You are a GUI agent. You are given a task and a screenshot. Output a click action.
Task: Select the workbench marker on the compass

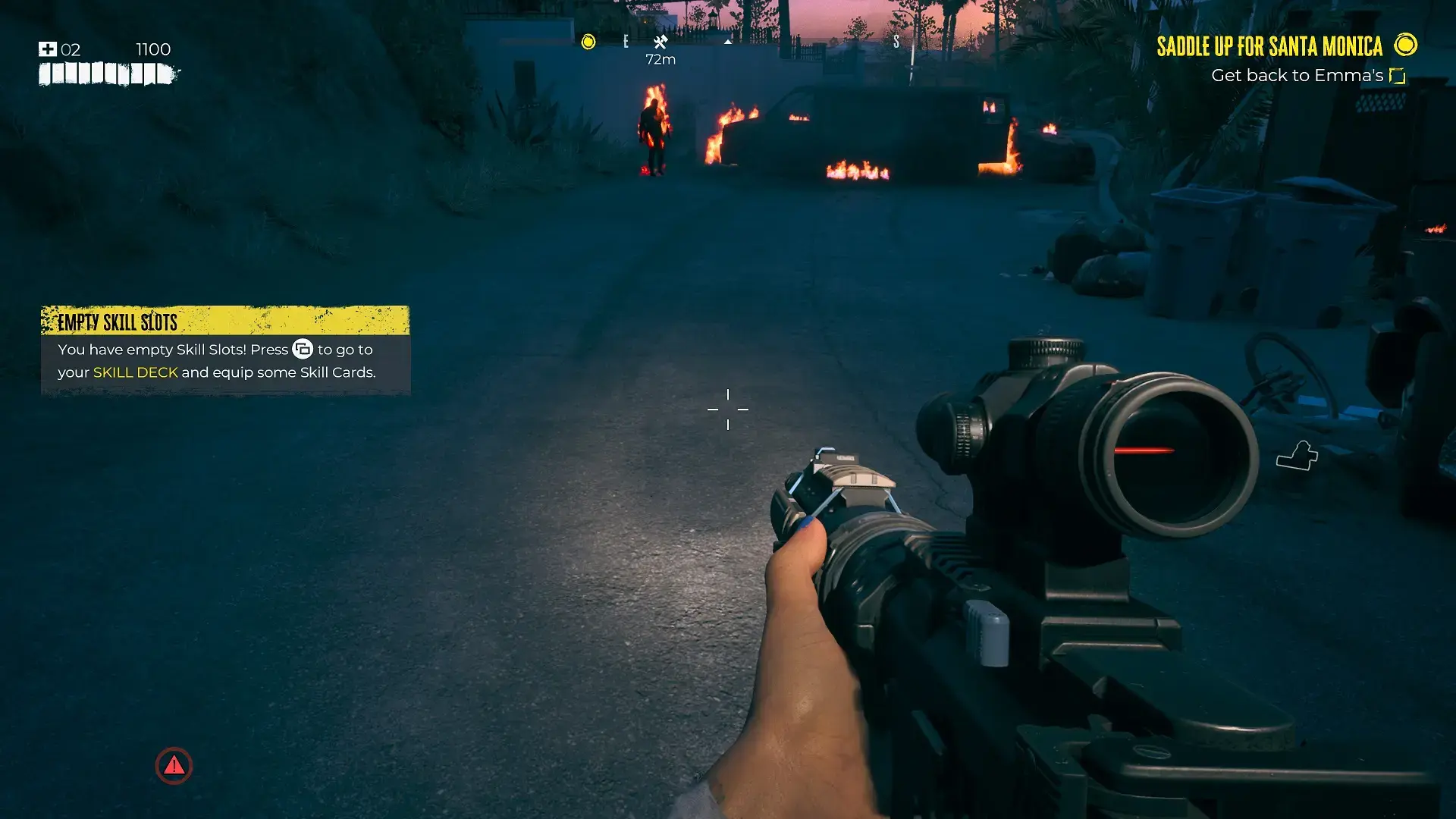tap(661, 42)
